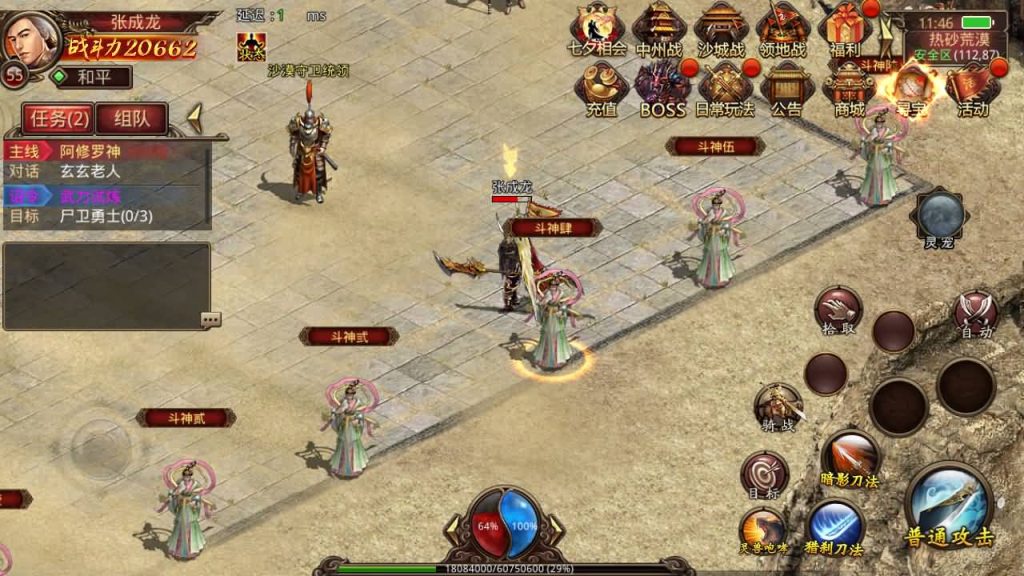View the 公告 announcements

pos(787,88)
